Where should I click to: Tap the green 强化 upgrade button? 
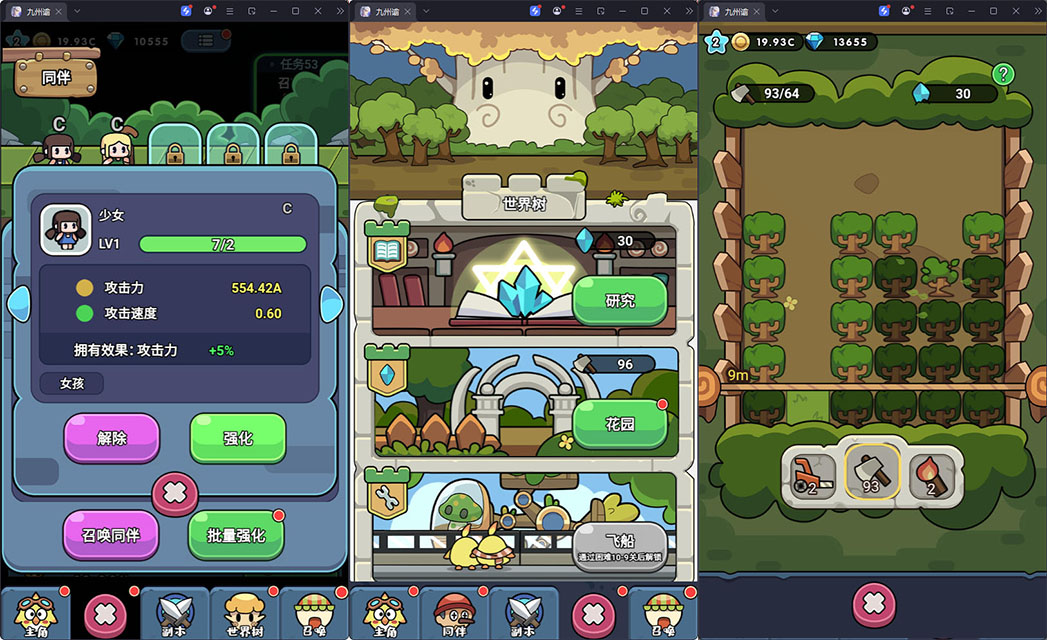[237, 437]
